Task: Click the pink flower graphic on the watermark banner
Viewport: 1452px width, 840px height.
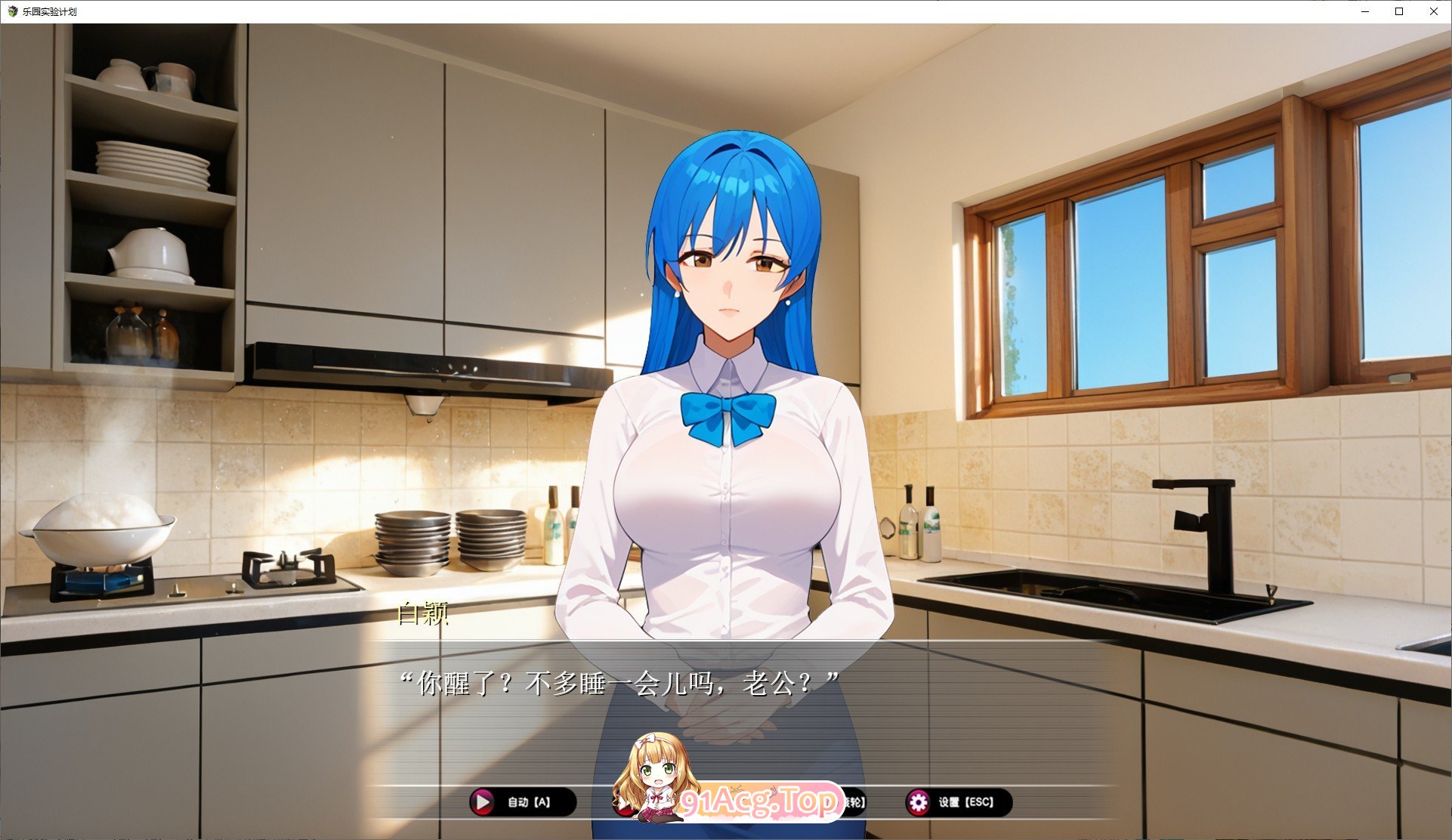Action: 774,792
